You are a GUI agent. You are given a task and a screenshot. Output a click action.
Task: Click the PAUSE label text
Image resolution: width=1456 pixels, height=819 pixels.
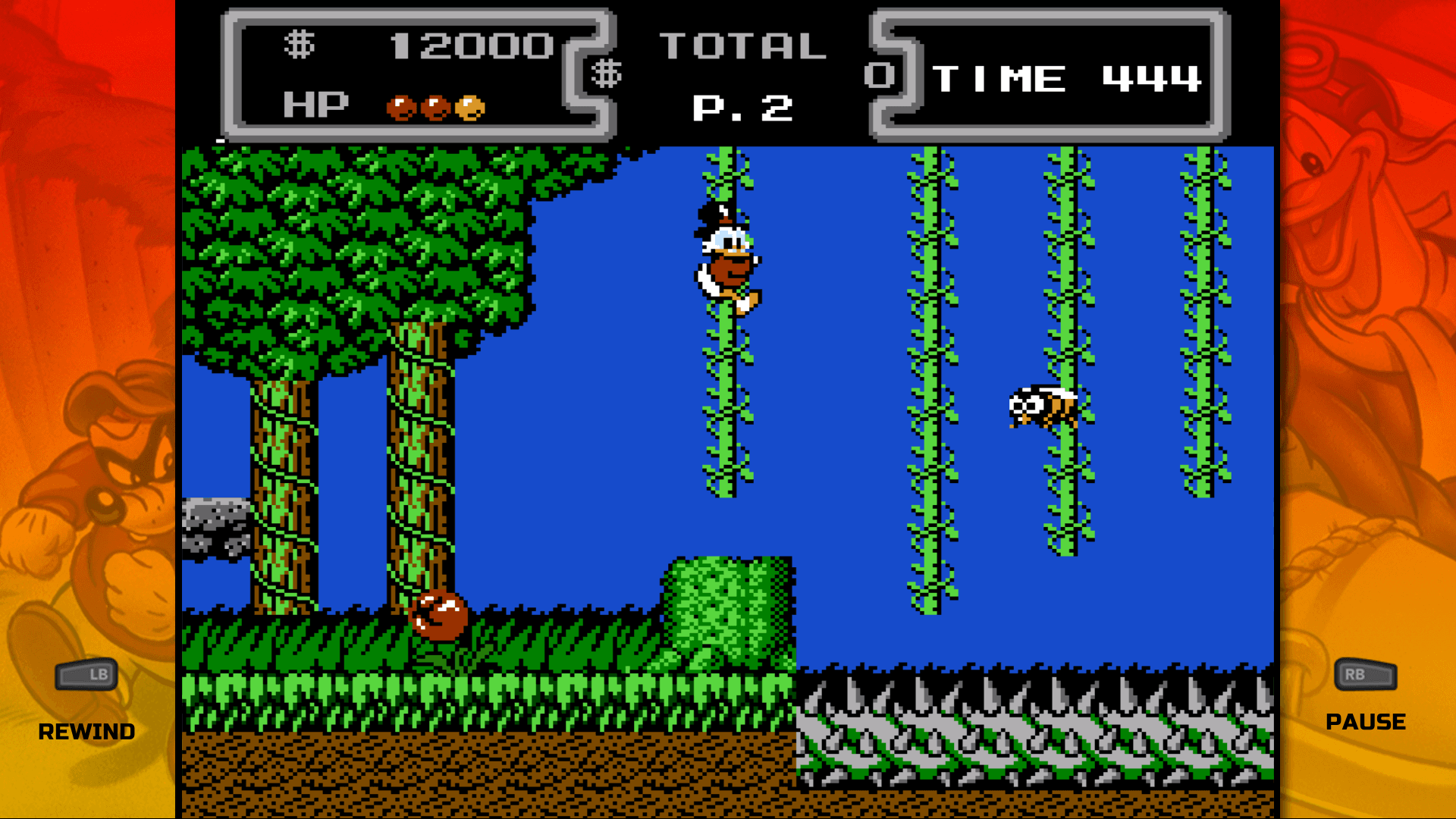[1364, 721]
